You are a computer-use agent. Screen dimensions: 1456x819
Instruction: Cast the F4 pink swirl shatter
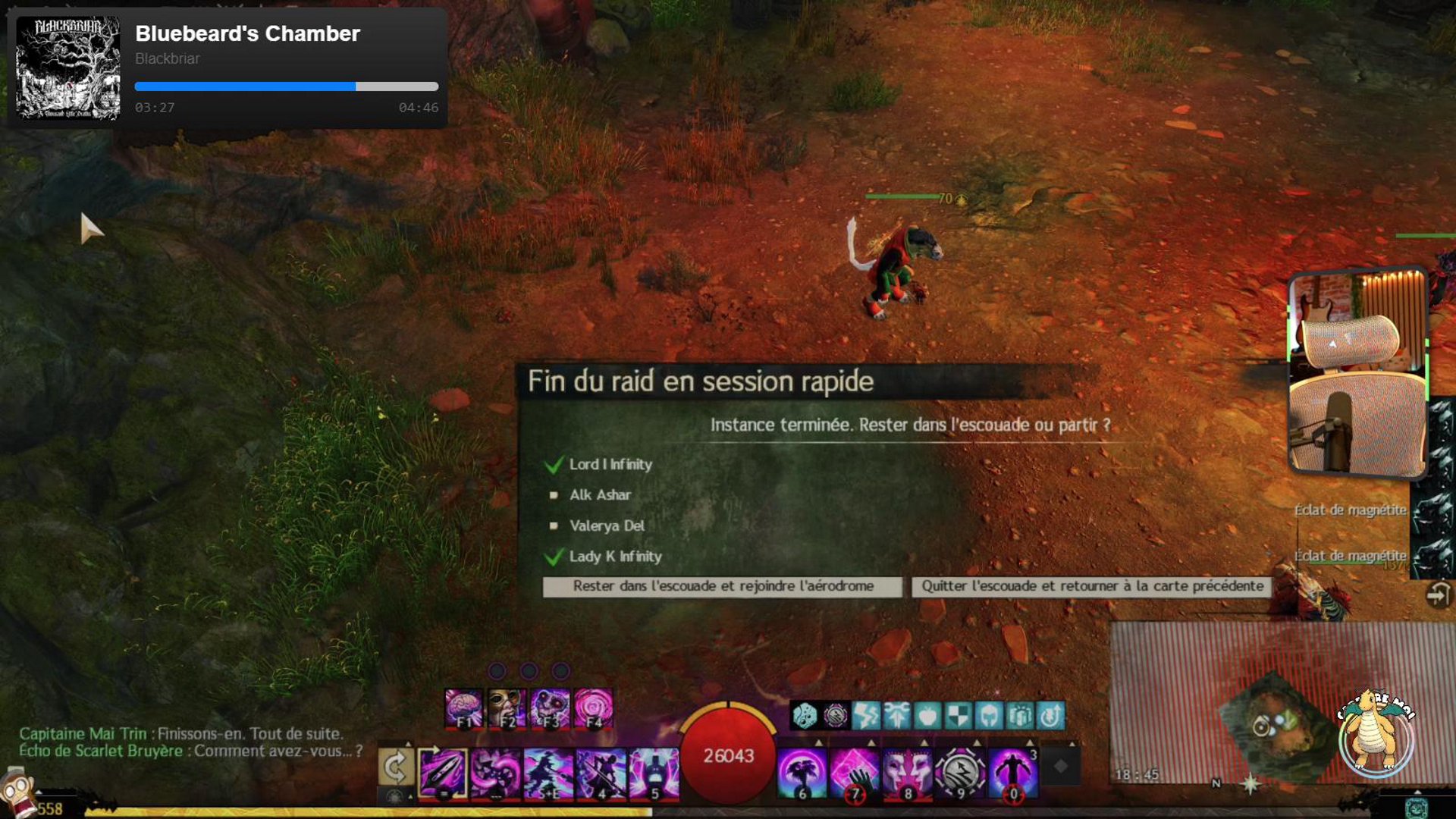594,709
